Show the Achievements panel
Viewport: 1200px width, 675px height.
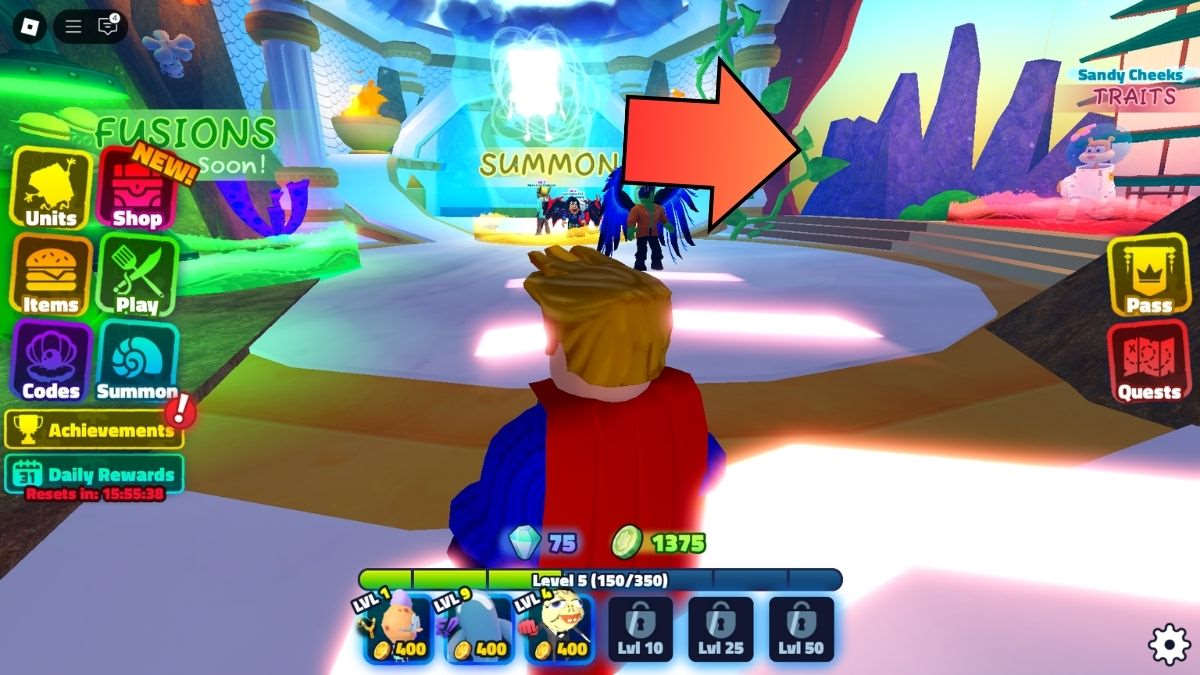[95, 430]
